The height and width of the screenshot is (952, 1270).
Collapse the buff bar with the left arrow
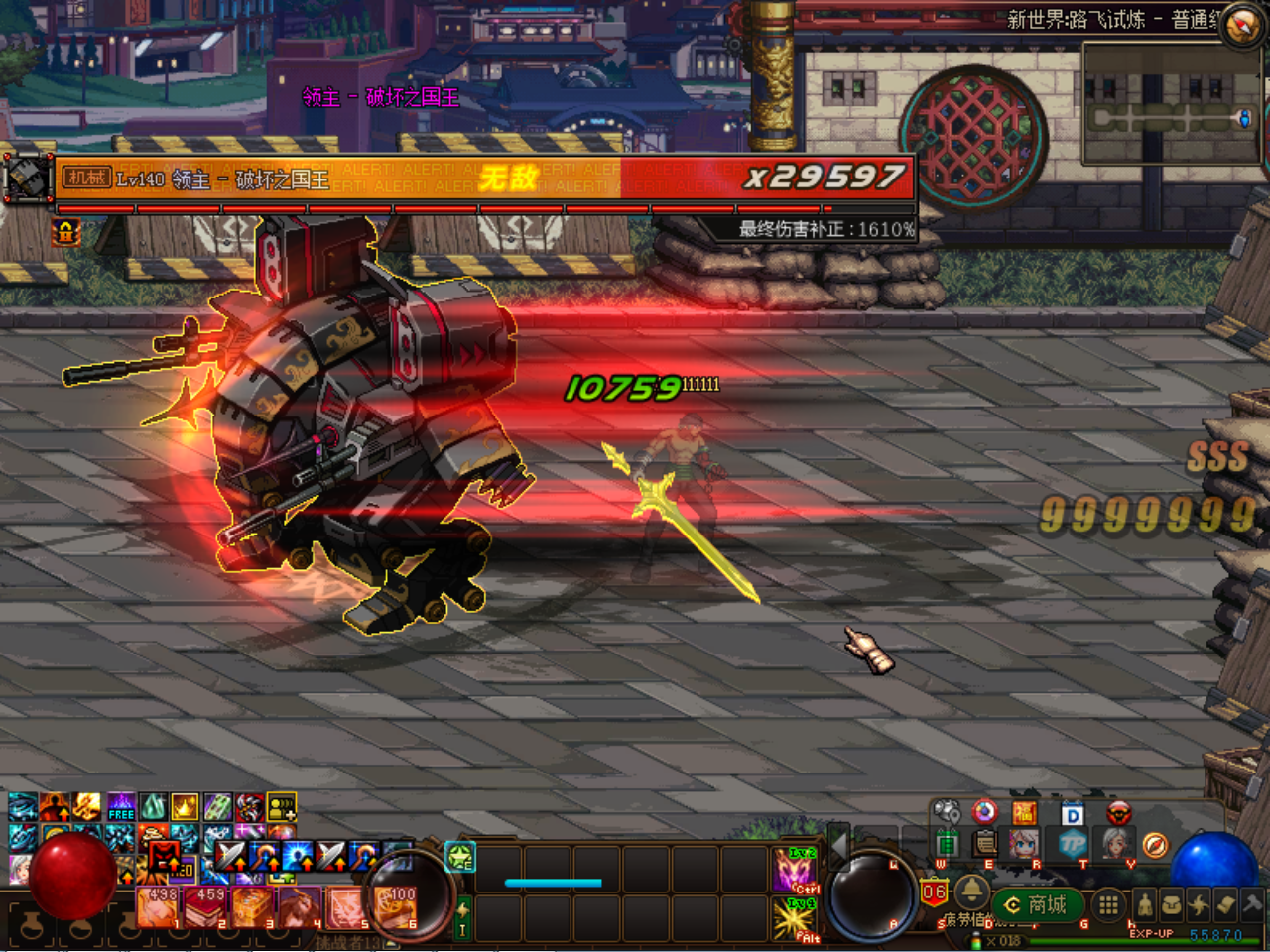(x=839, y=852)
